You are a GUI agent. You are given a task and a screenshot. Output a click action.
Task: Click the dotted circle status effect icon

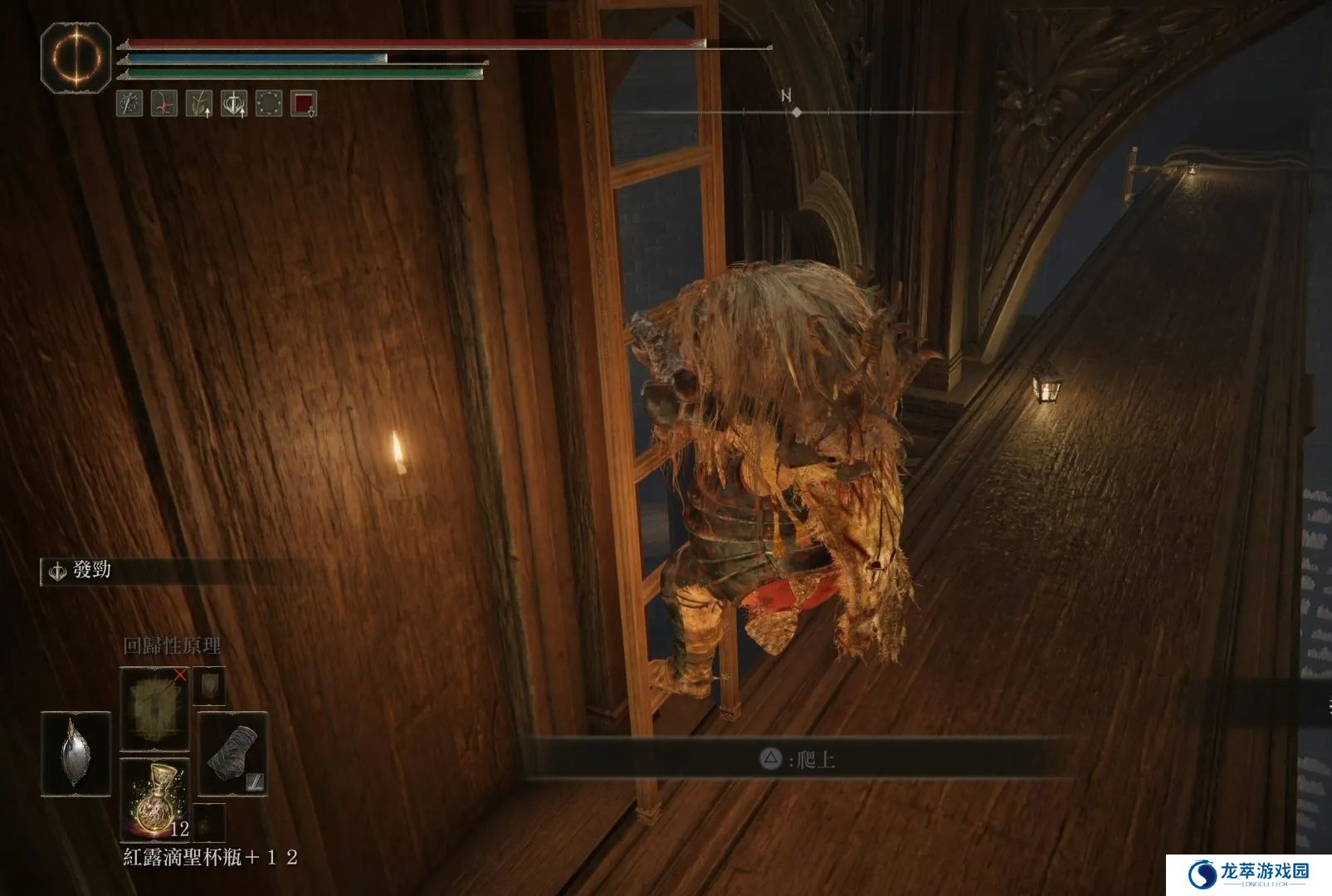[269, 104]
